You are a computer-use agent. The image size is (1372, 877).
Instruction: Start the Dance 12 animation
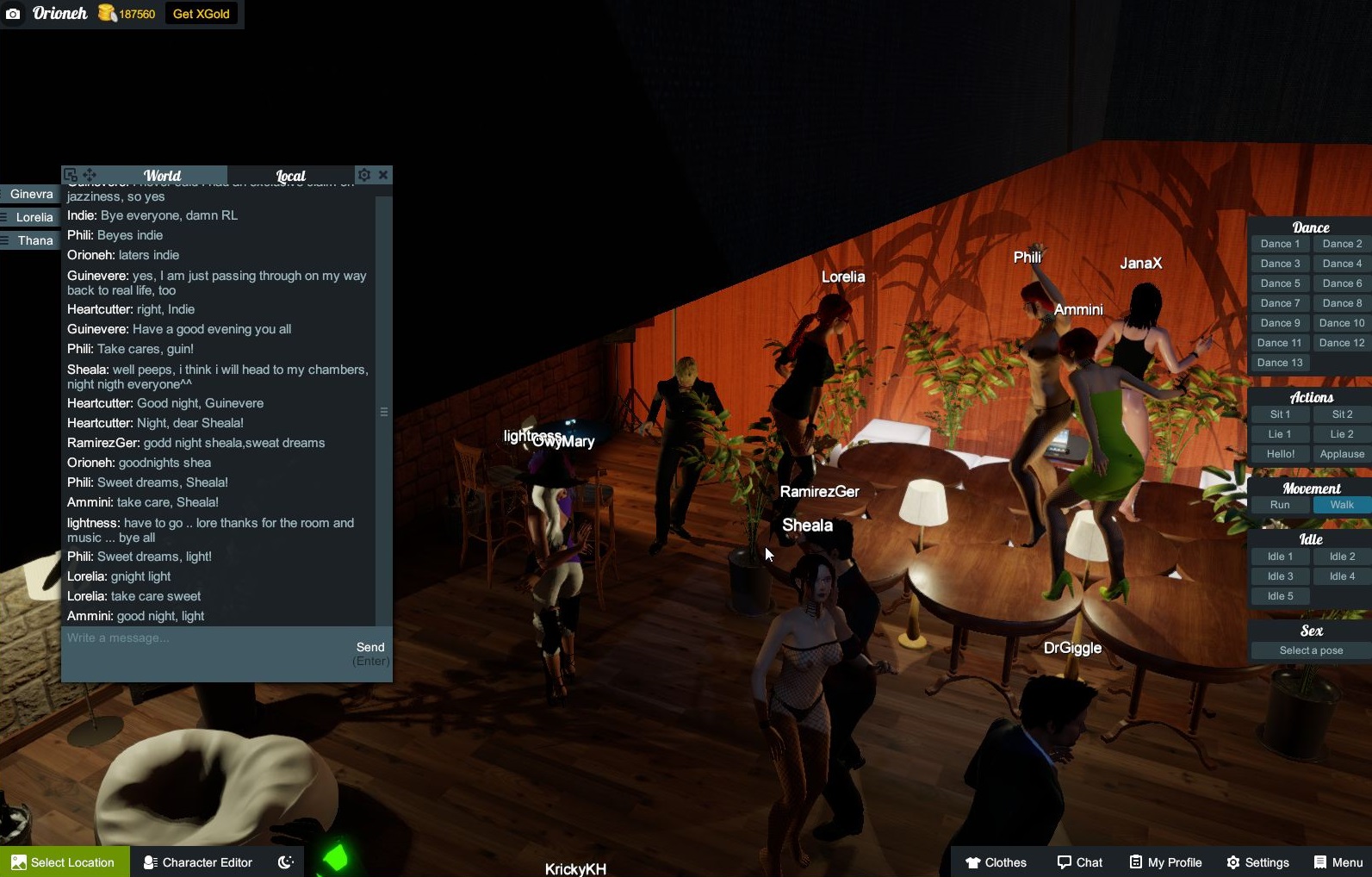(x=1341, y=343)
